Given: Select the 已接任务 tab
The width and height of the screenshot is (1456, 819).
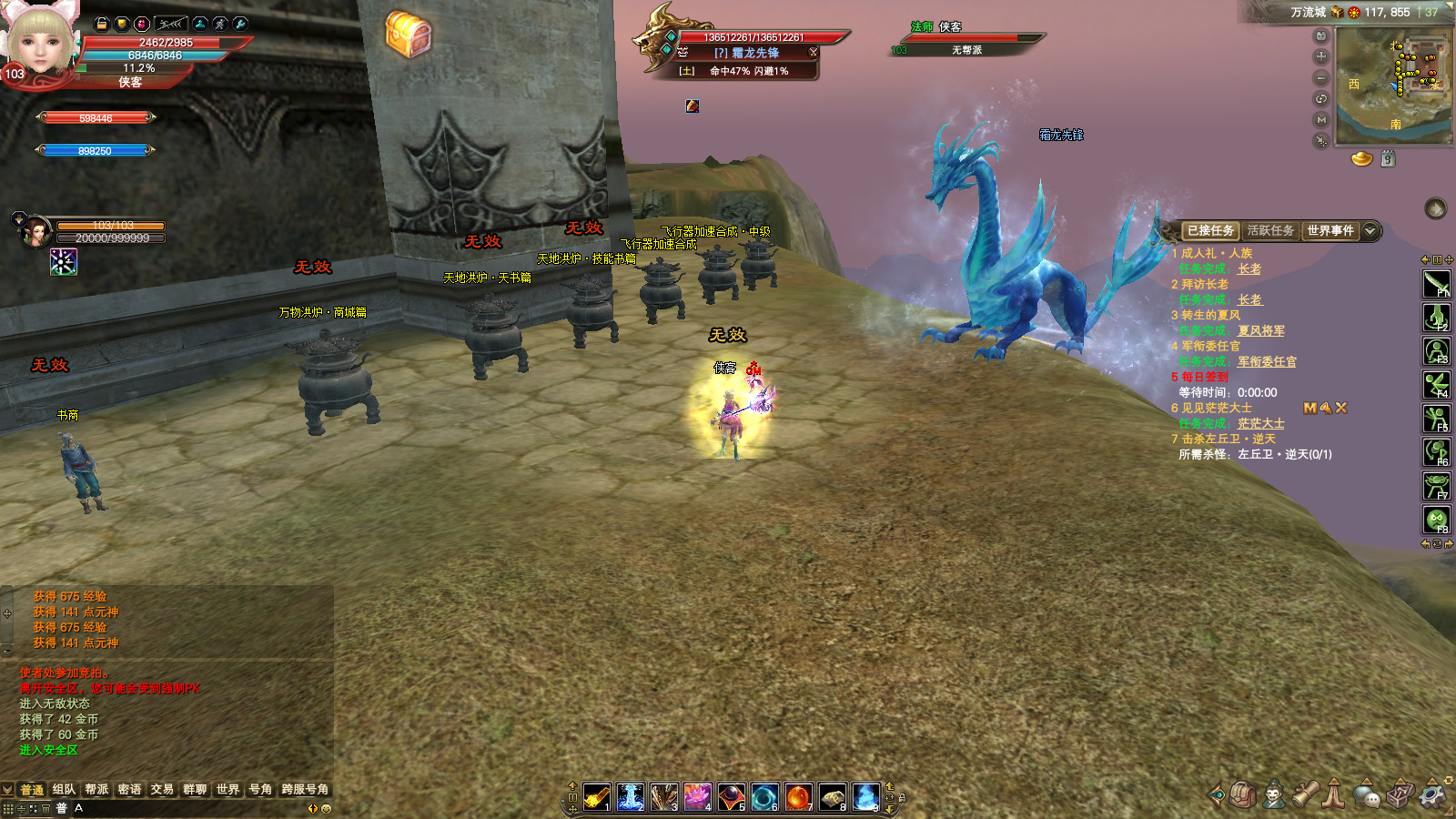Looking at the screenshot, I should pyautogui.click(x=1210, y=231).
